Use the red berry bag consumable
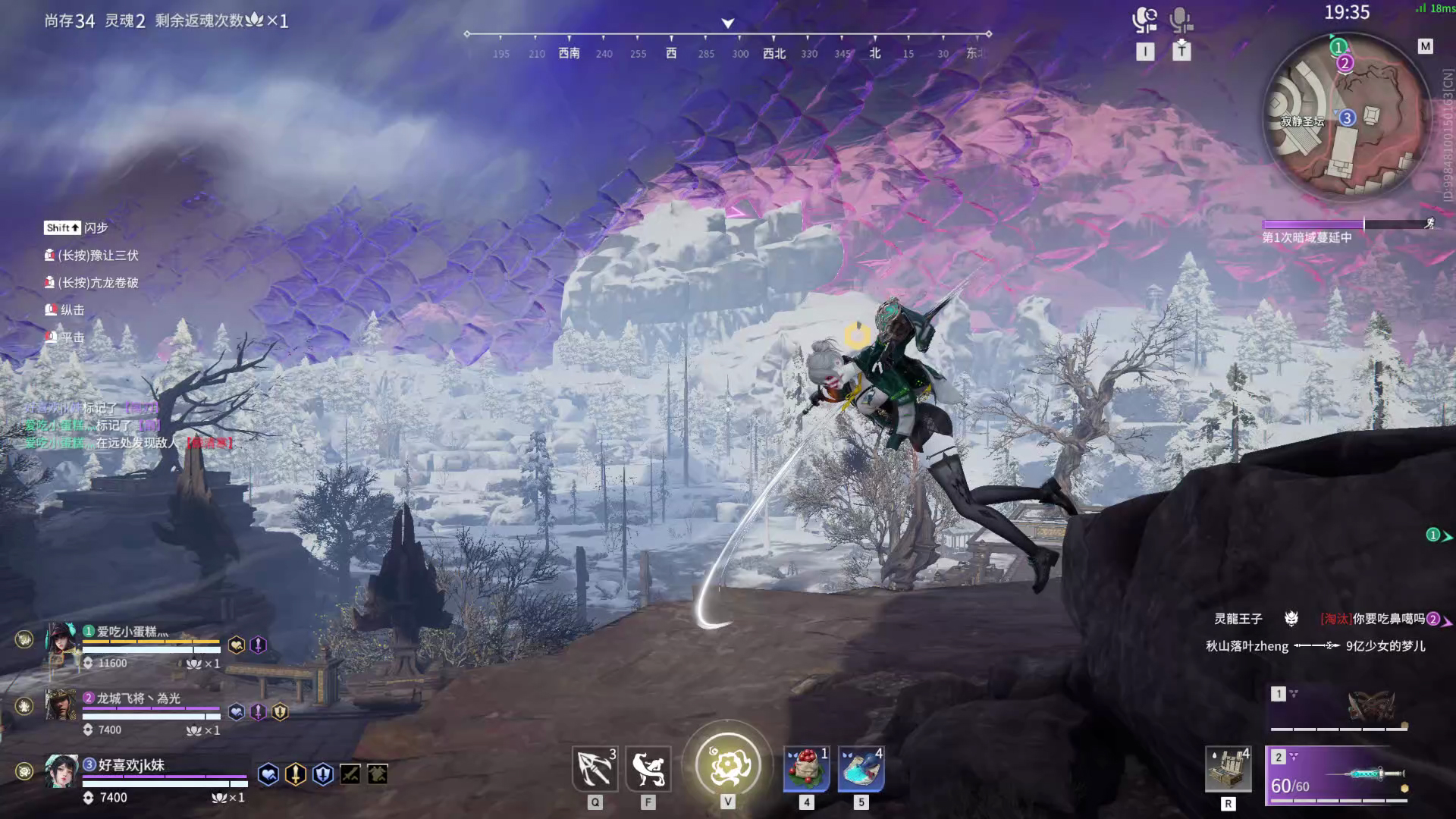Screen dimensions: 1456x819 click(806, 769)
